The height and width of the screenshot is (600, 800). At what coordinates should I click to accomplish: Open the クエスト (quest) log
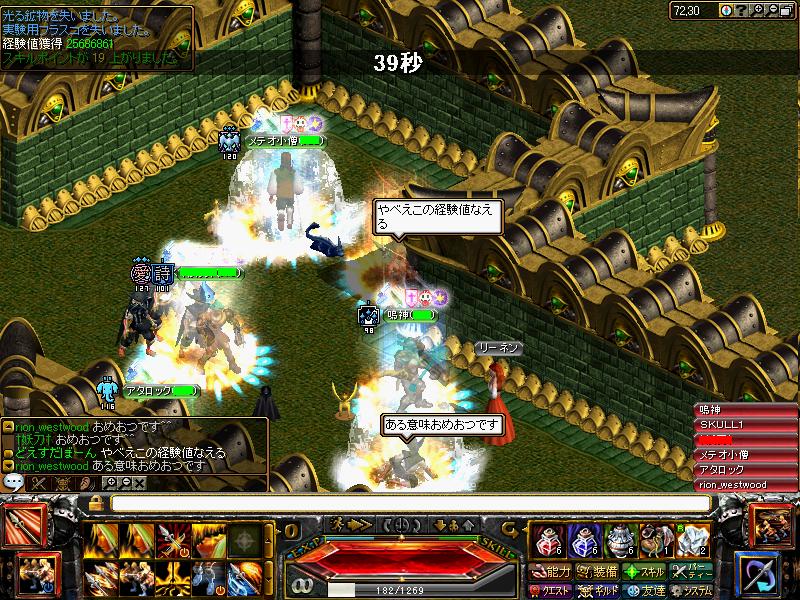click(550, 590)
